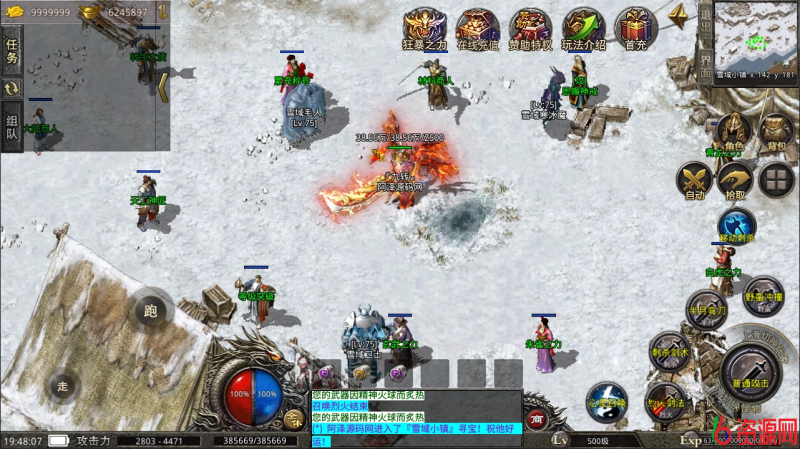Open the 角色 character sheet
Viewport: 800px width, 449px height.
(734, 131)
